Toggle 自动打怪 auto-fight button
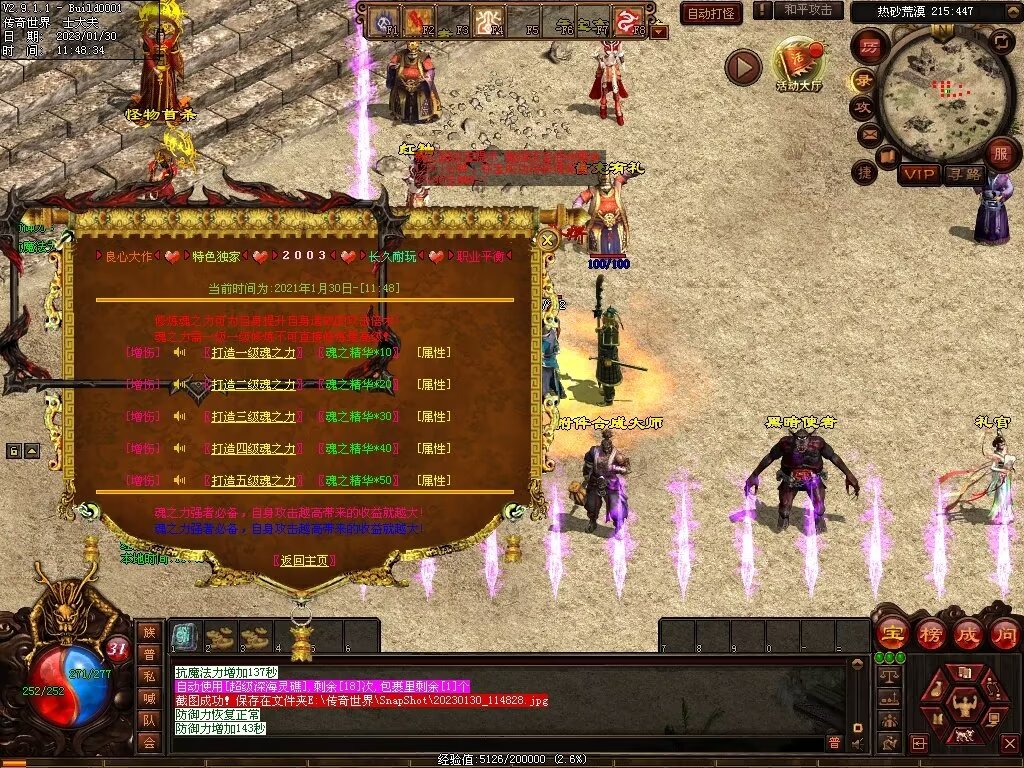1024x768 pixels. (711, 13)
